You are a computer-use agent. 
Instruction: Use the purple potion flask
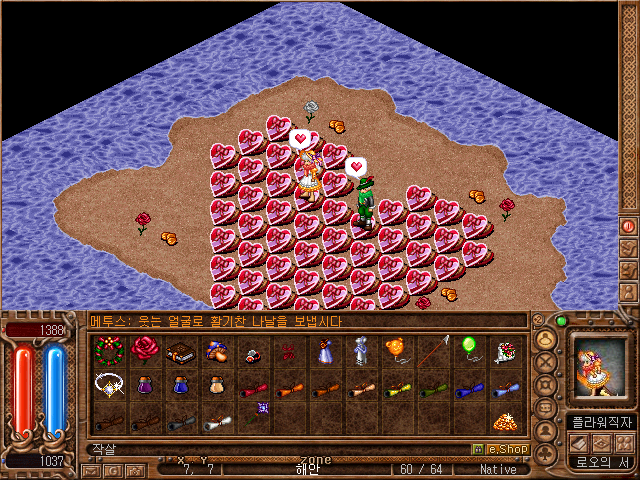pyautogui.click(x=145, y=386)
